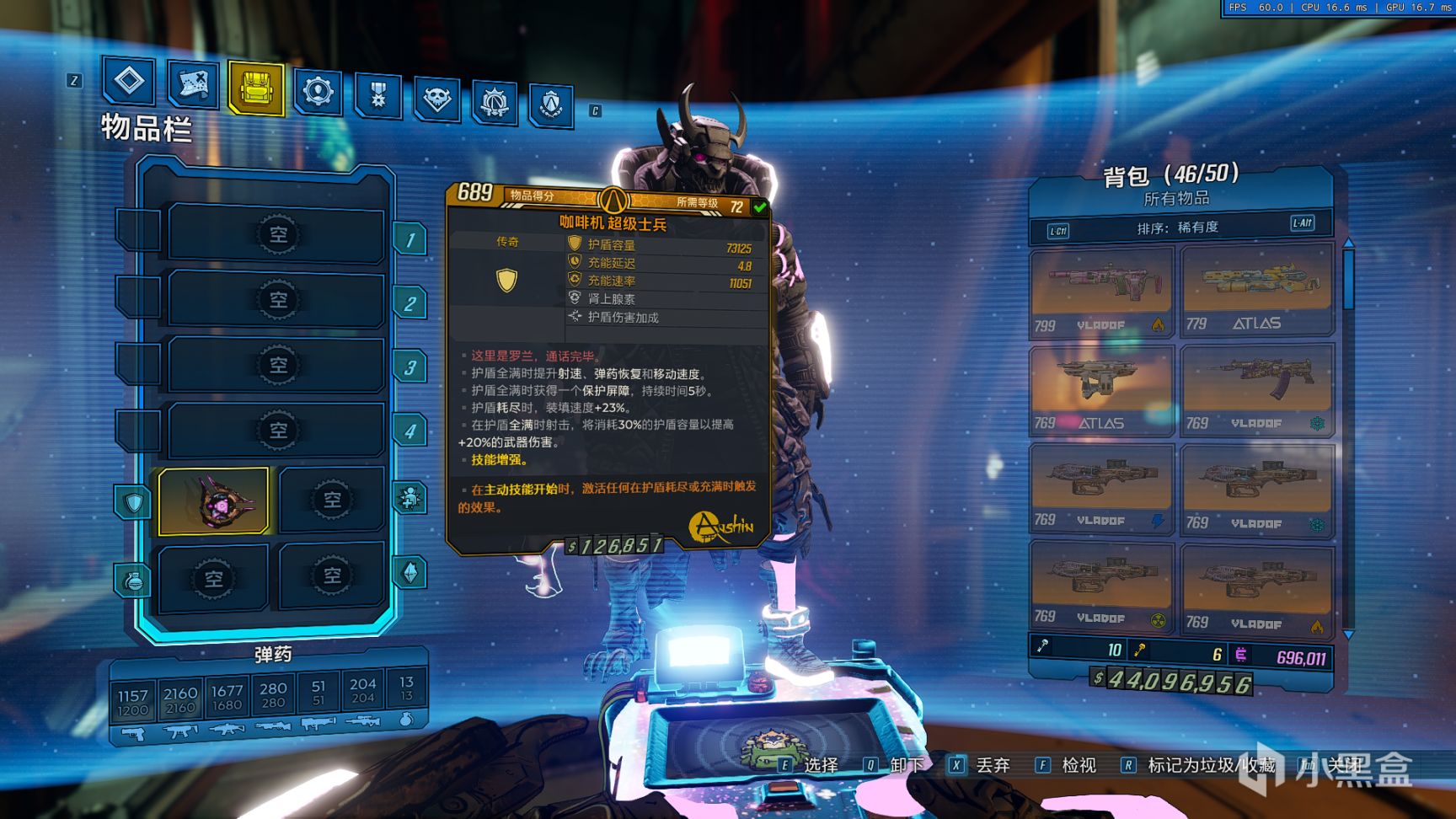Switch to the medal ribbon tab
Viewport: 1456px width, 819px height.
(377, 94)
